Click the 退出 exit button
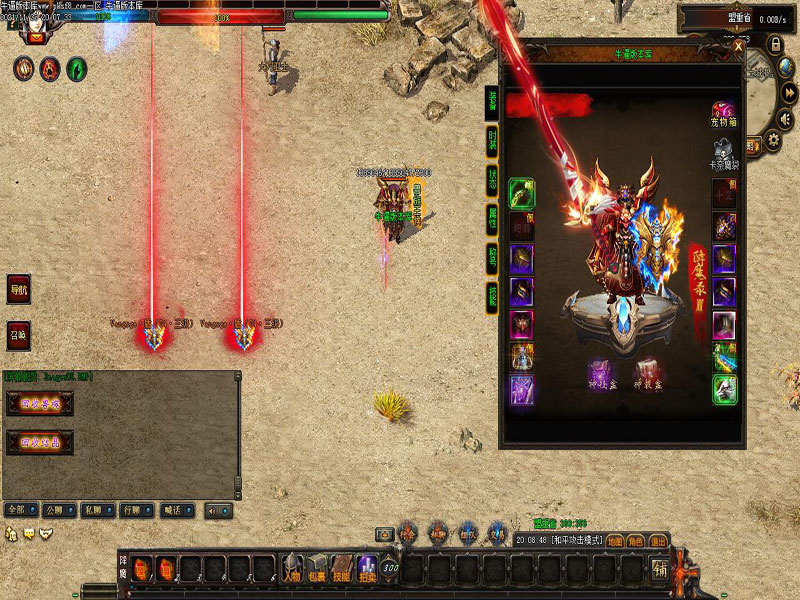 click(658, 540)
